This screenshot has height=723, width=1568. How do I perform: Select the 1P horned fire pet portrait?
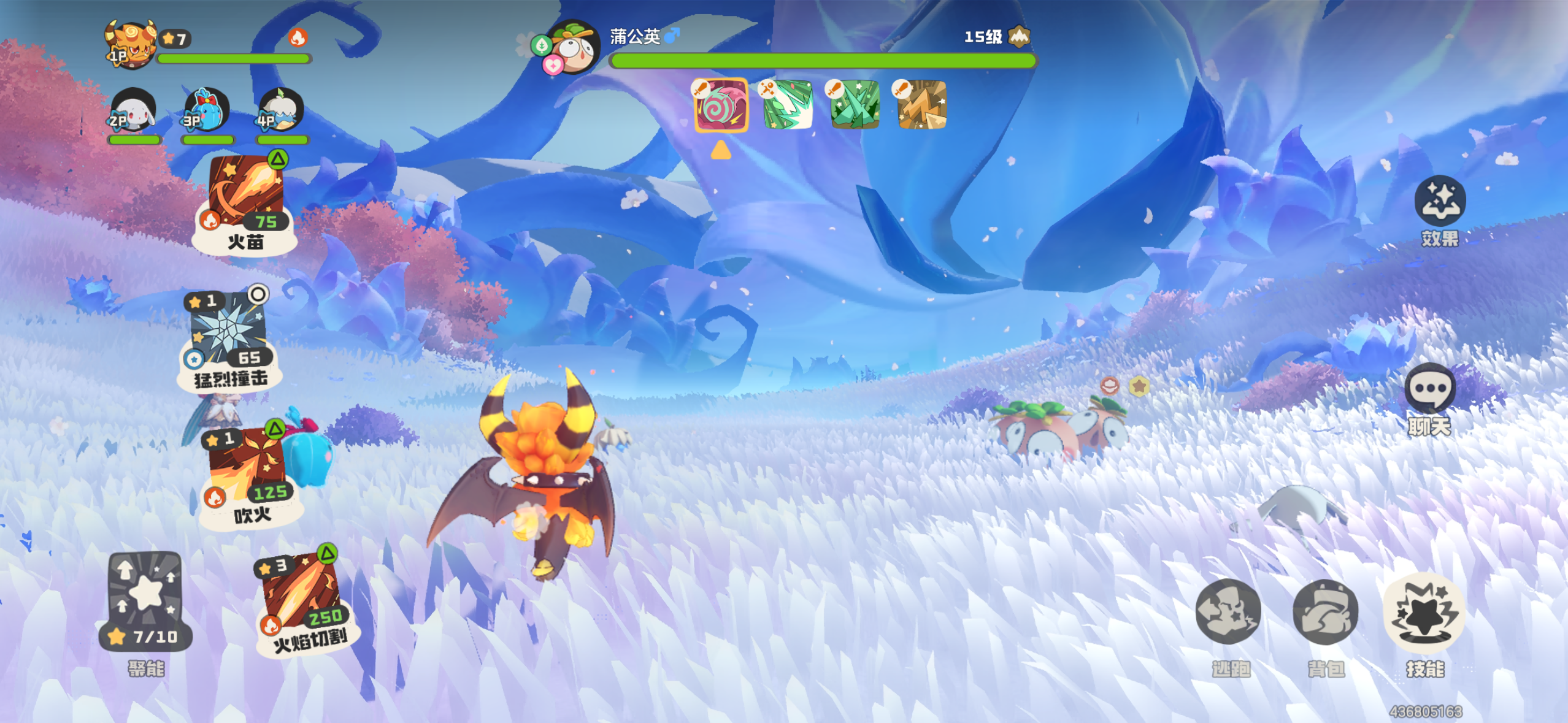pyautogui.click(x=131, y=44)
